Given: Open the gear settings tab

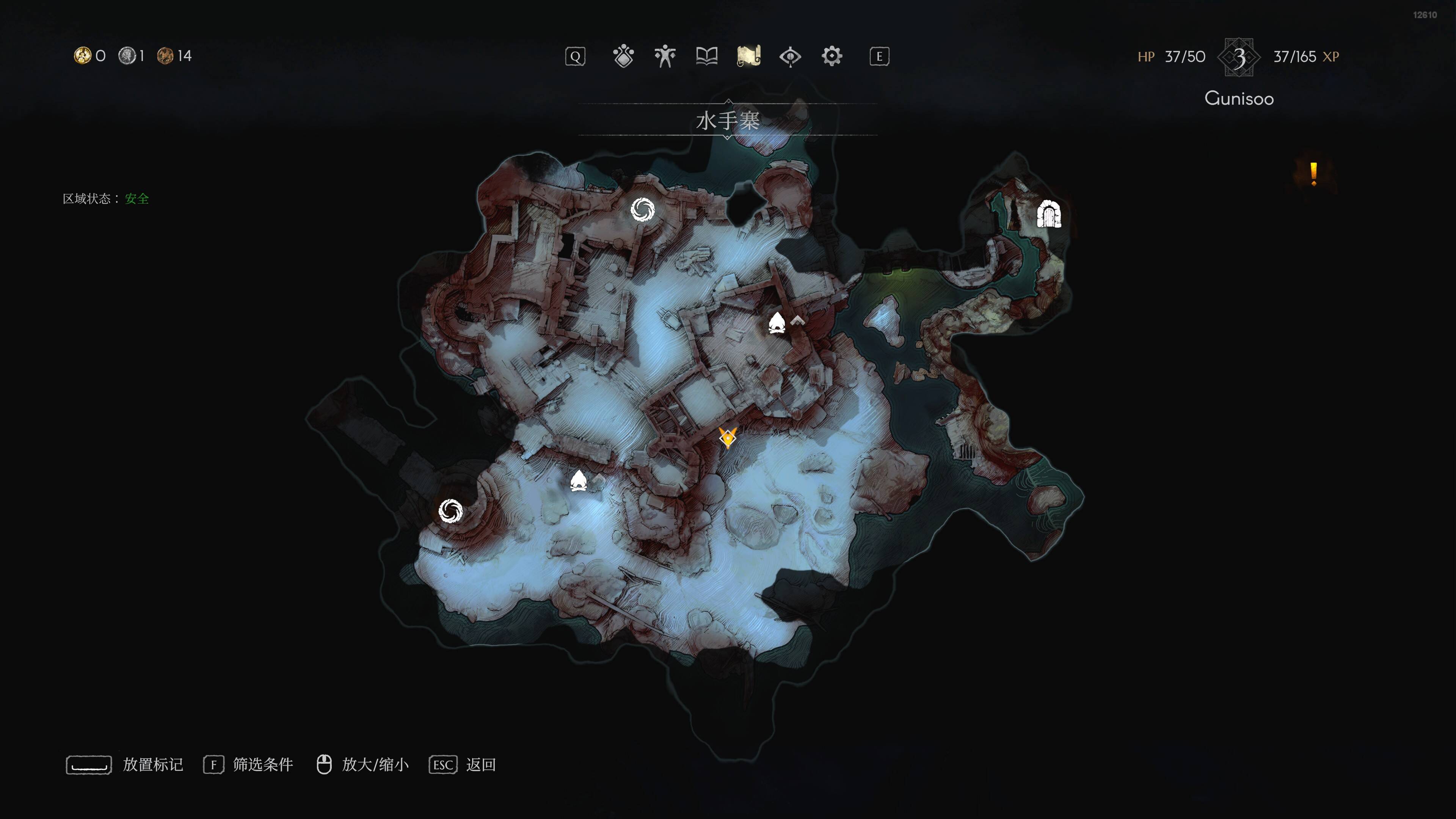Looking at the screenshot, I should tap(832, 56).
